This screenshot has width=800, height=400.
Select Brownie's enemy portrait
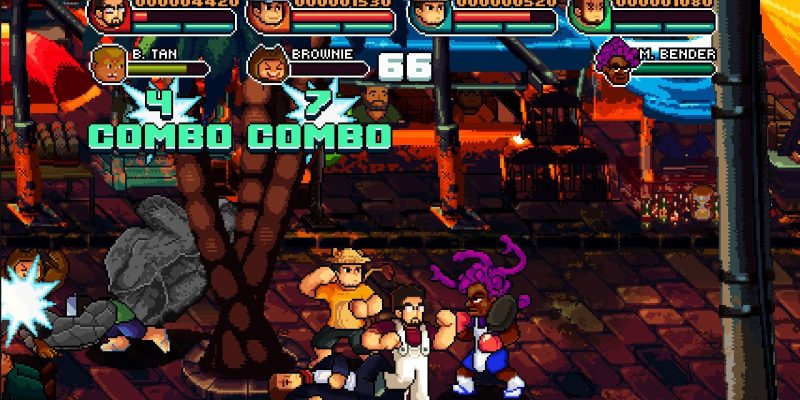coord(267,65)
